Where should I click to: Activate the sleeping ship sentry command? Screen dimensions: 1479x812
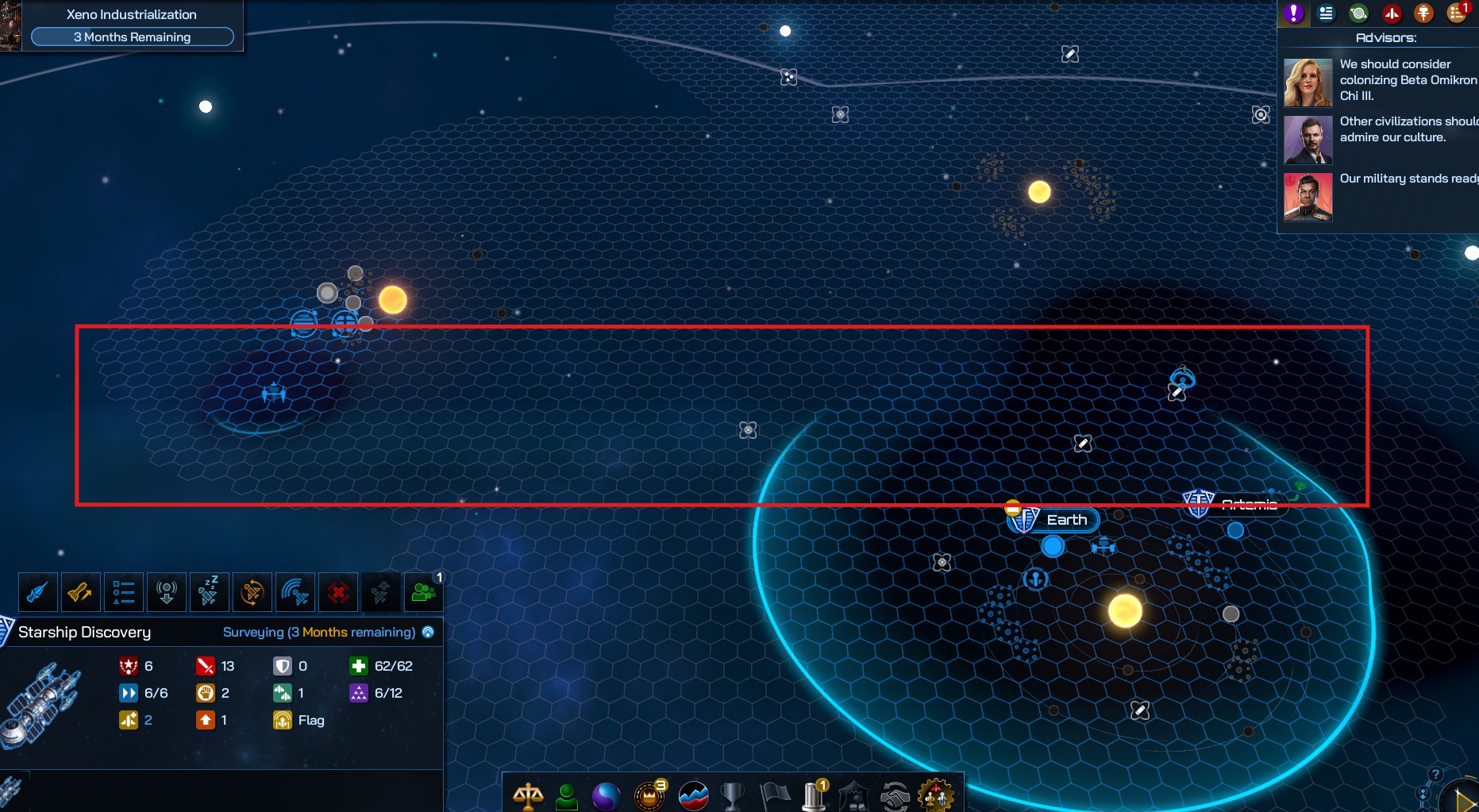tap(209, 592)
